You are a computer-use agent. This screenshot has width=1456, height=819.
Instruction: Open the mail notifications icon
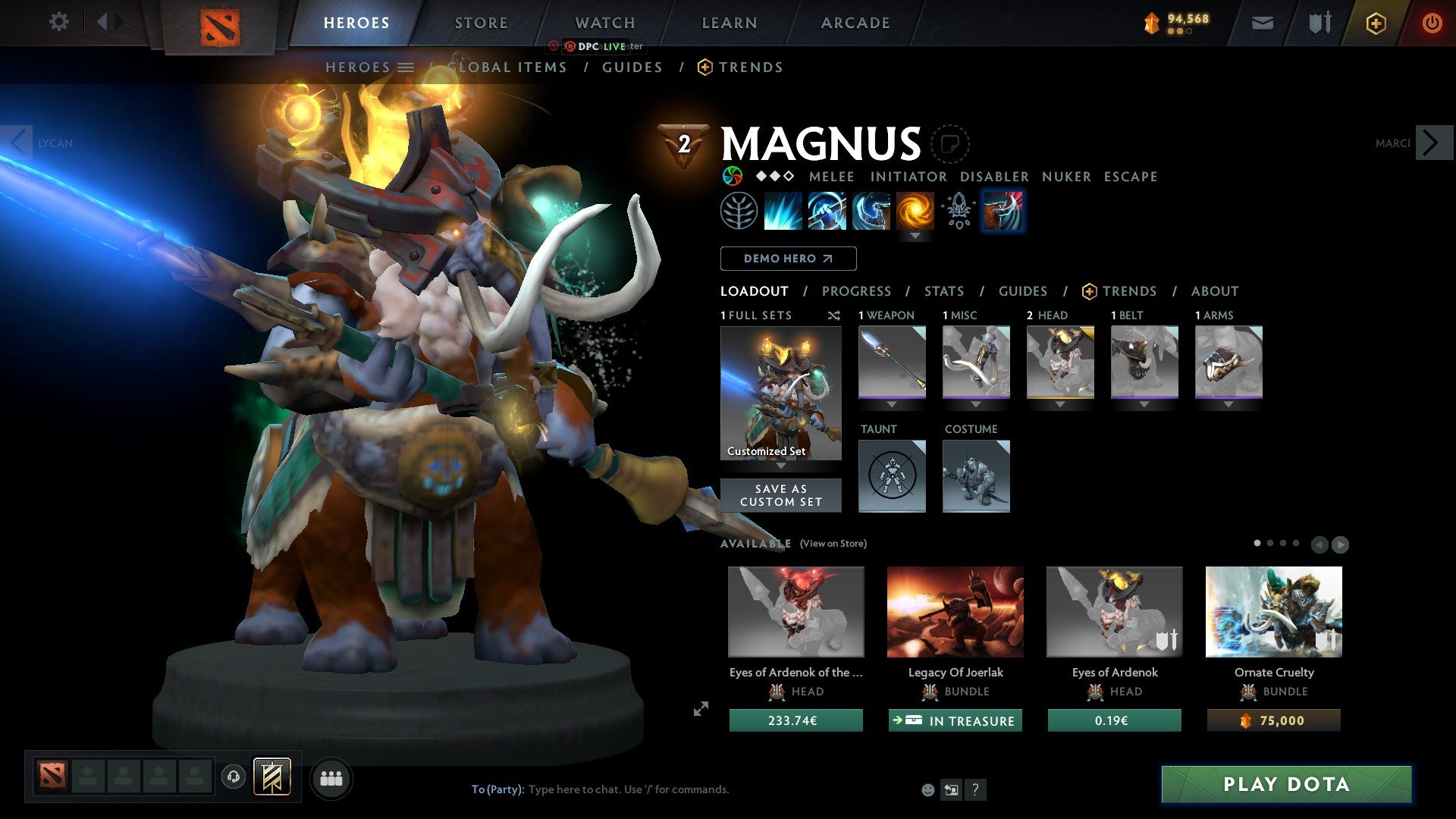[1263, 23]
